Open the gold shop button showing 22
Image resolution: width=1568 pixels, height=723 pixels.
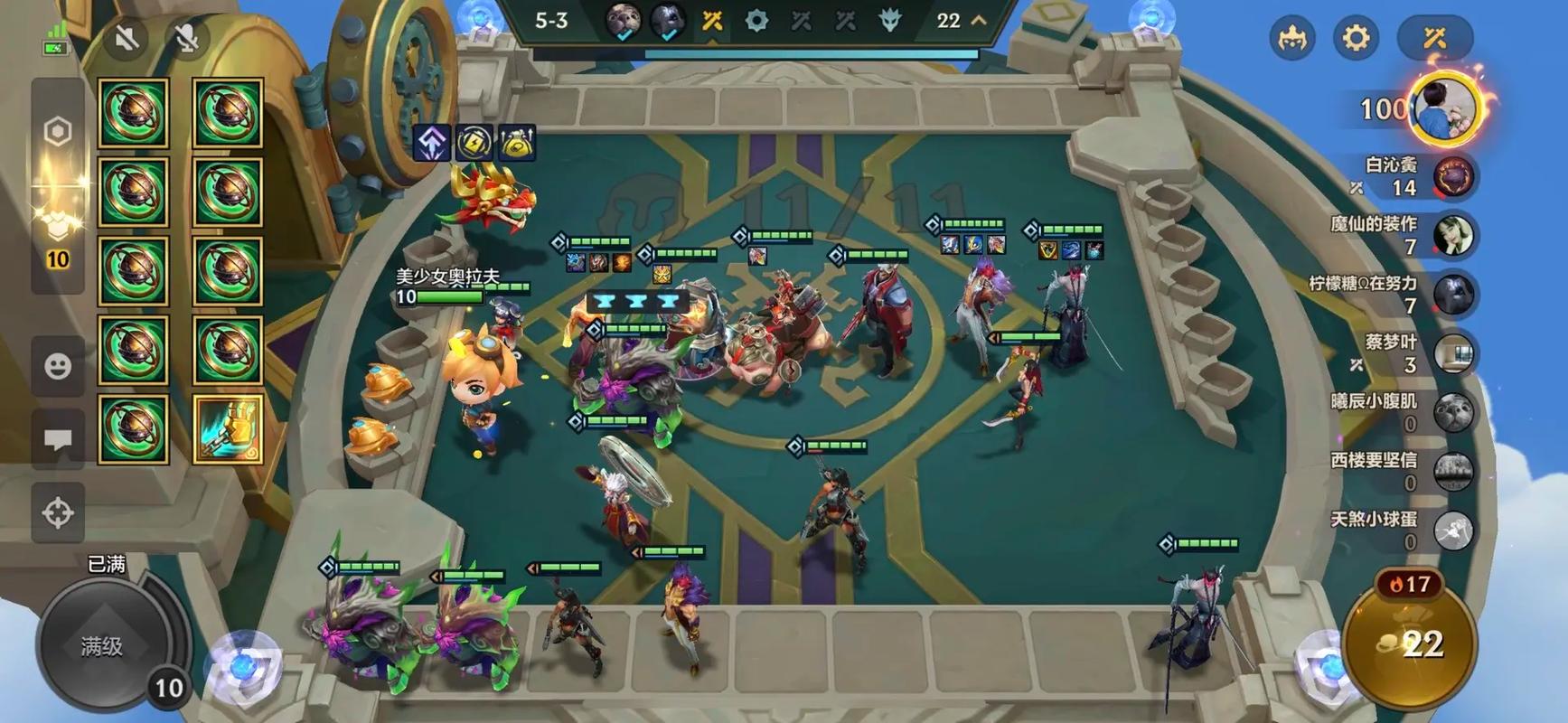click(1411, 643)
